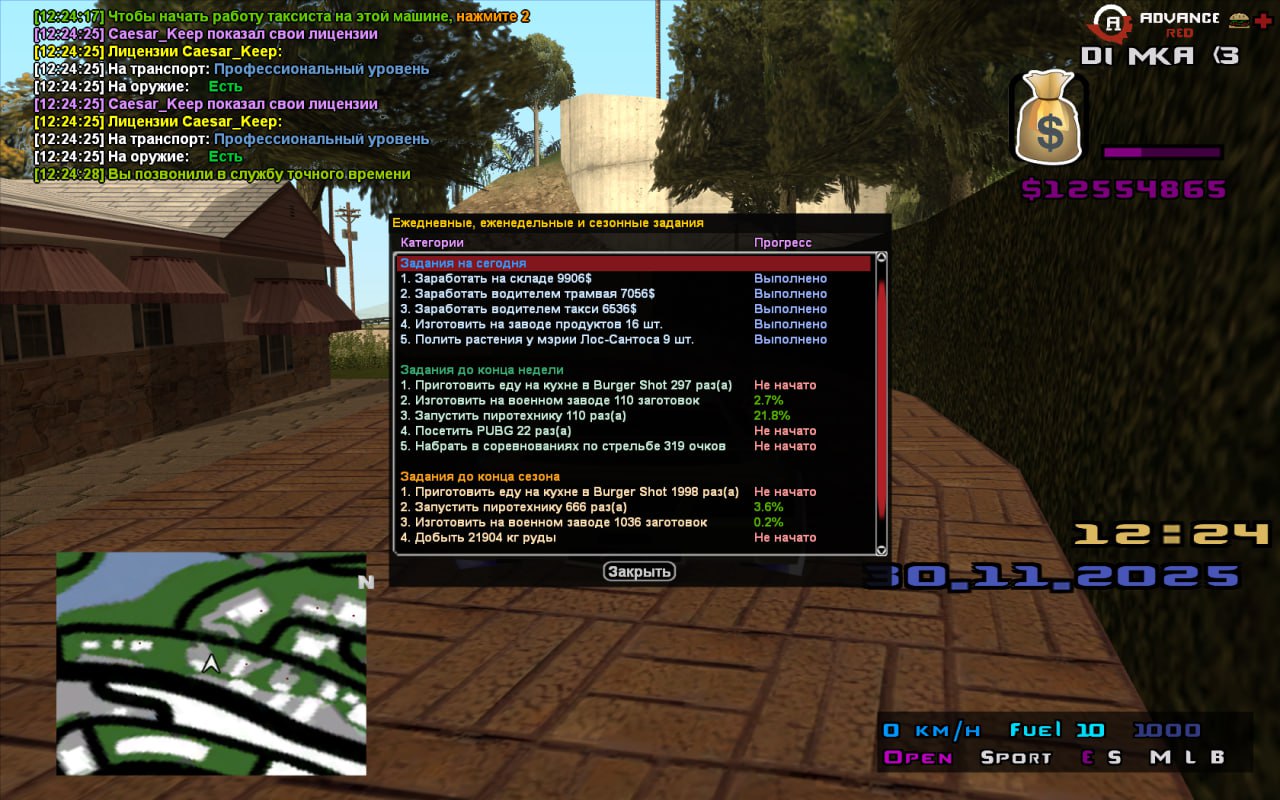Select 'Изготовить на военном заводе 1036 заготовок'

pos(559,522)
